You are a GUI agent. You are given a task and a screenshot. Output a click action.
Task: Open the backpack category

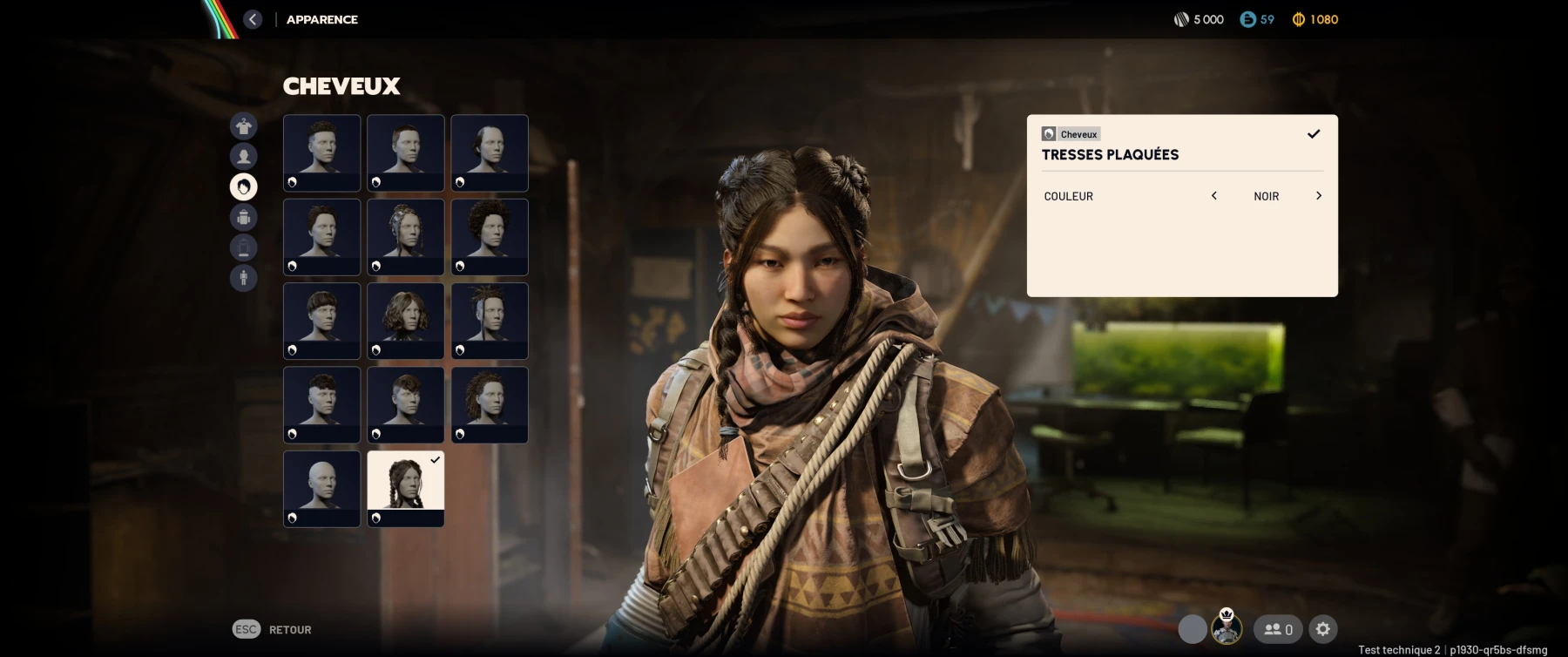tap(244, 217)
